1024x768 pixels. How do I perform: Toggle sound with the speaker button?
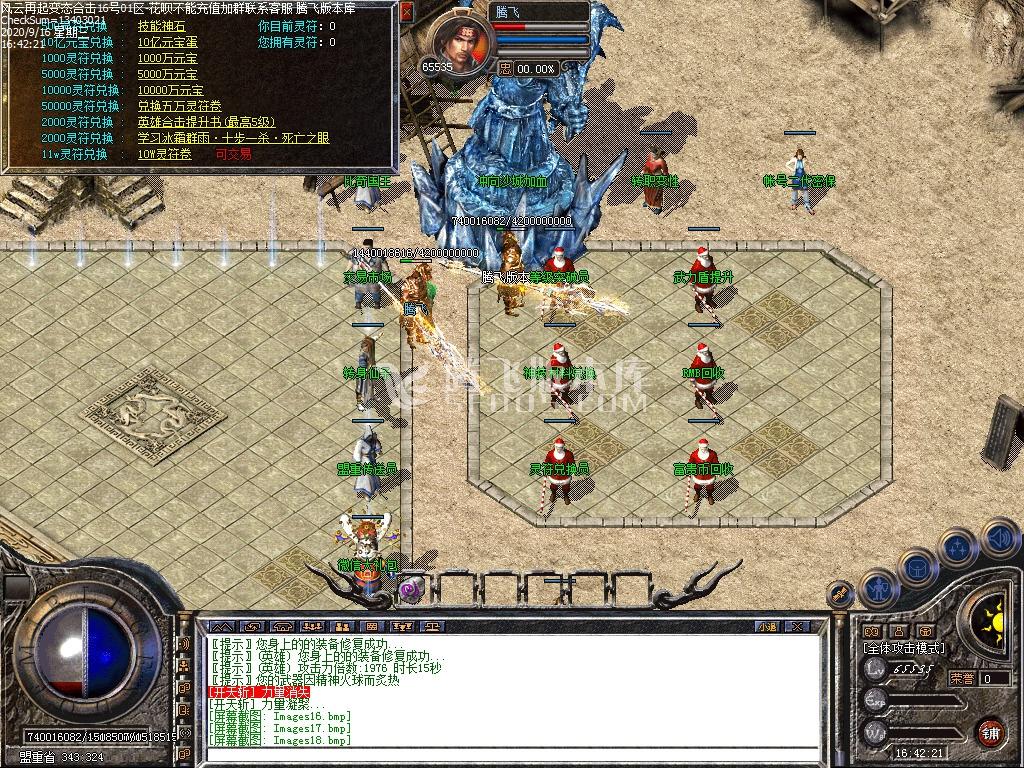(999, 539)
